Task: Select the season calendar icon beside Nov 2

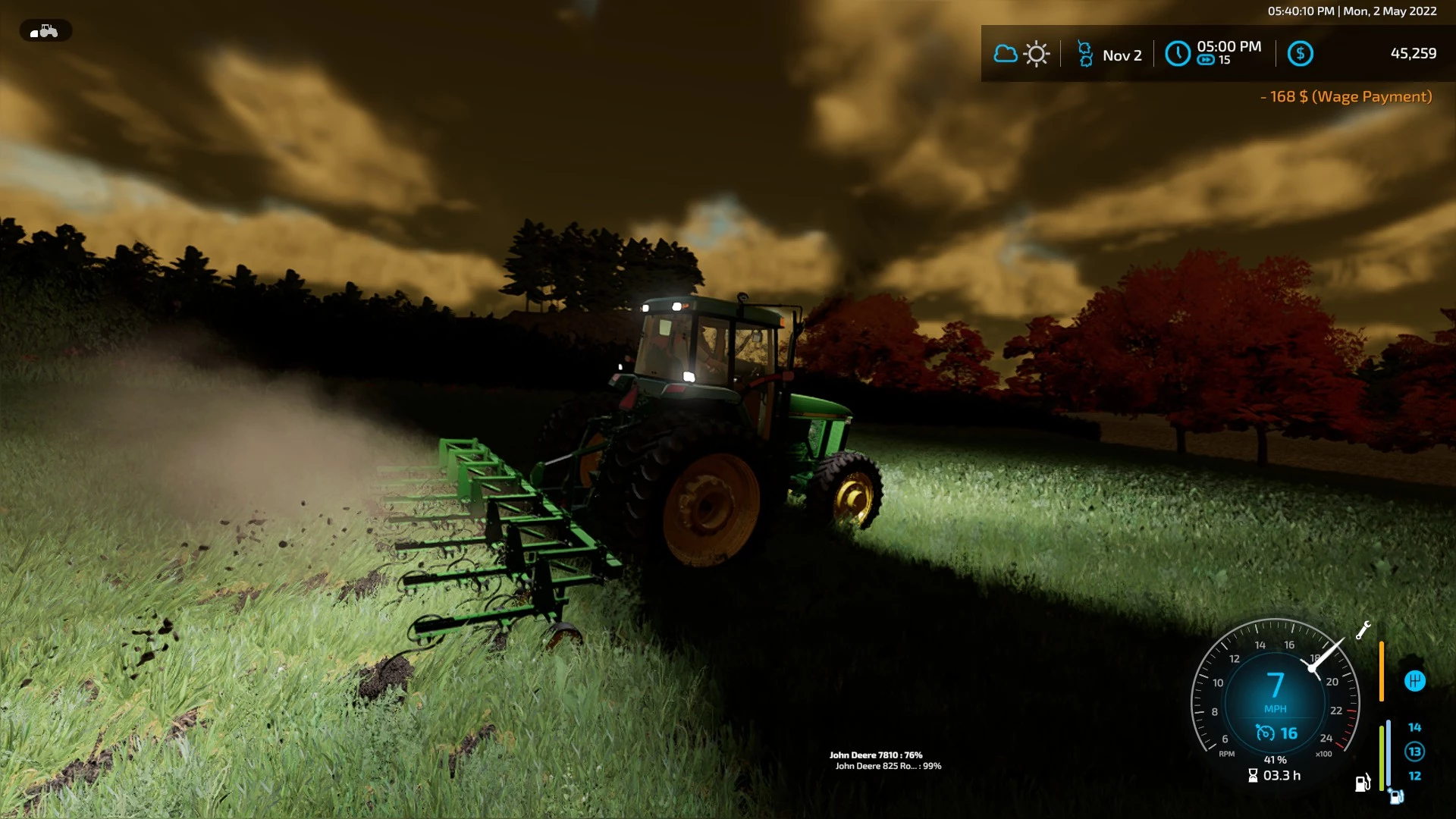Action: click(1085, 55)
